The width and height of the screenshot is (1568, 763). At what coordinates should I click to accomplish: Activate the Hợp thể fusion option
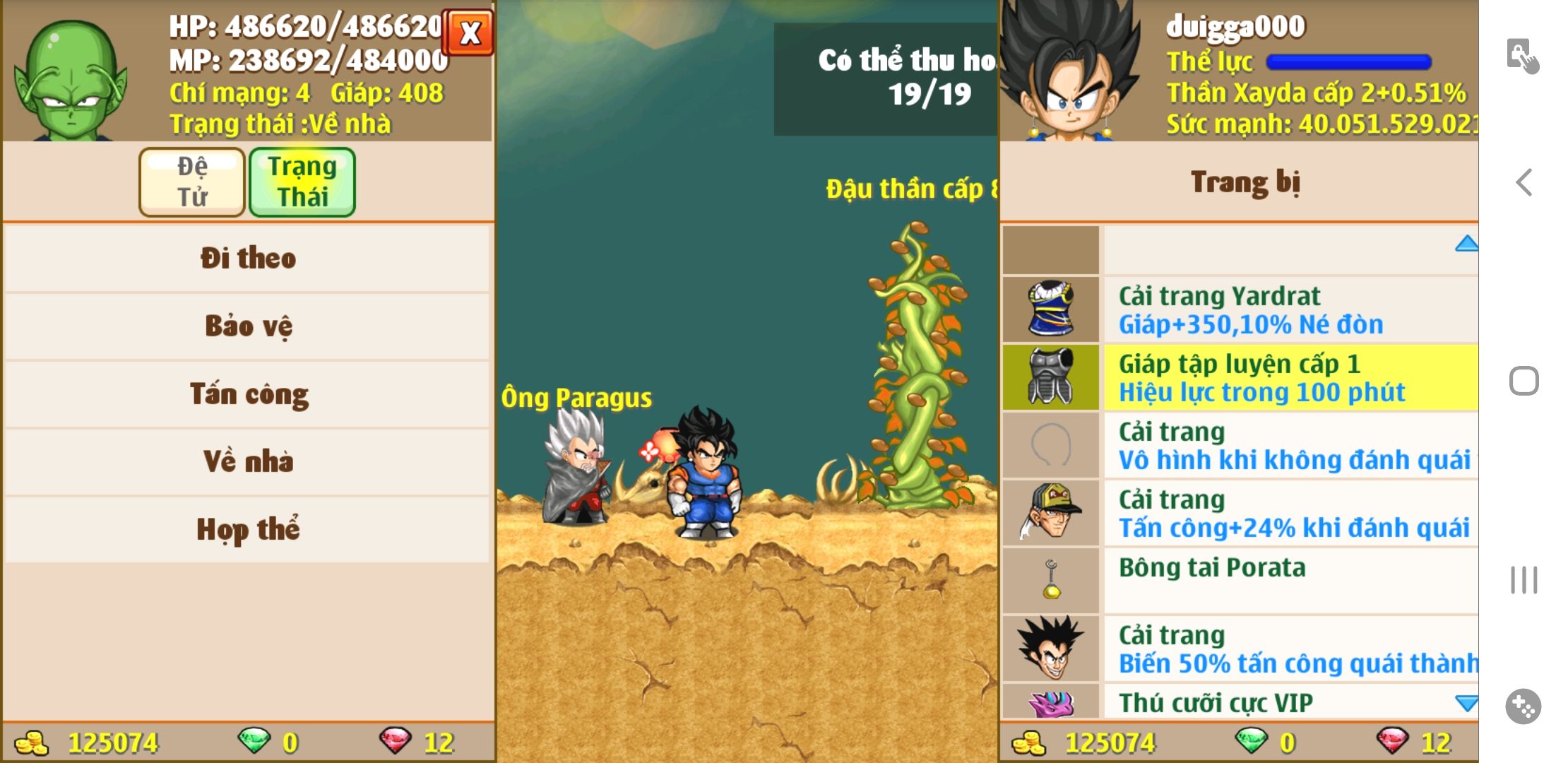pos(247,529)
